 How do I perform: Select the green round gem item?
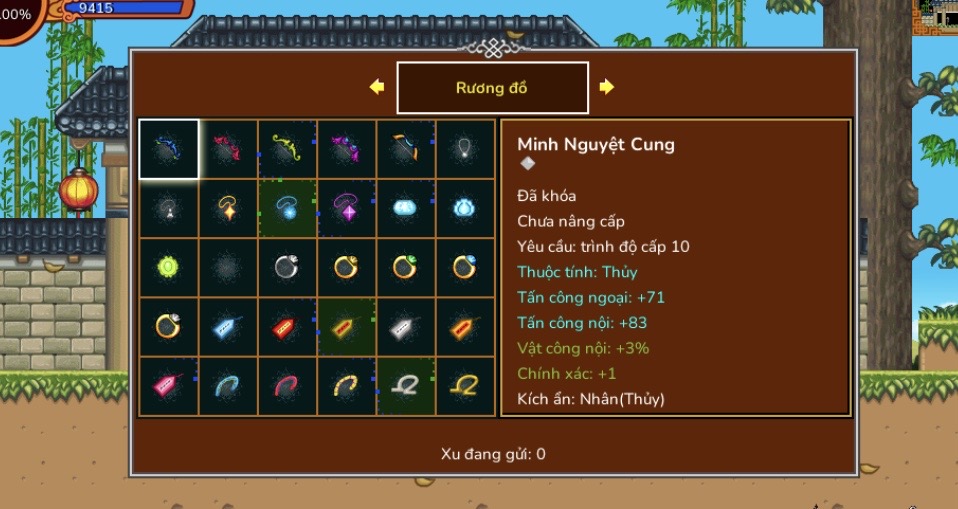[x=168, y=267]
